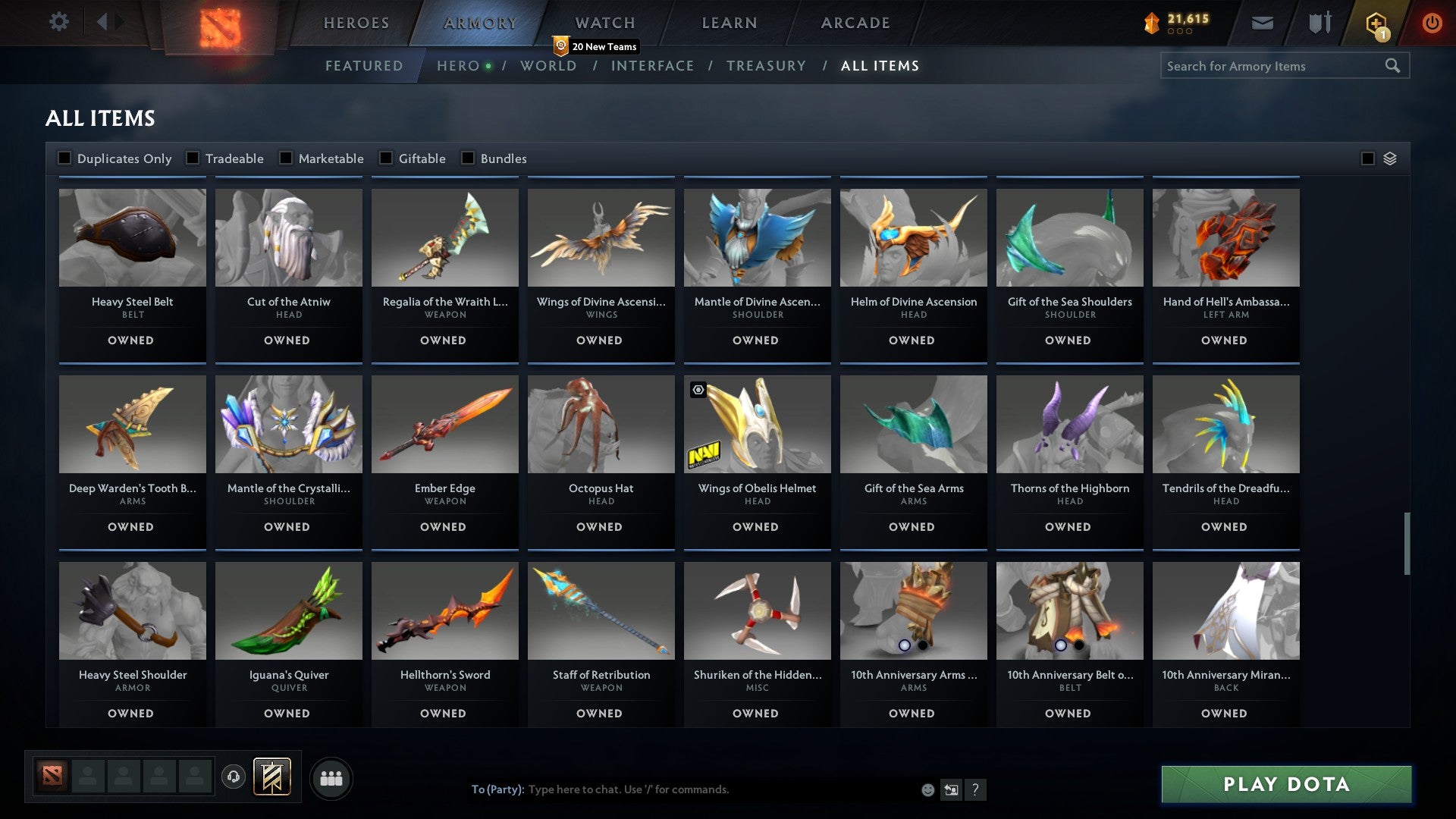Open the settings gear icon
This screenshot has height=819, width=1456.
(58, 22)
